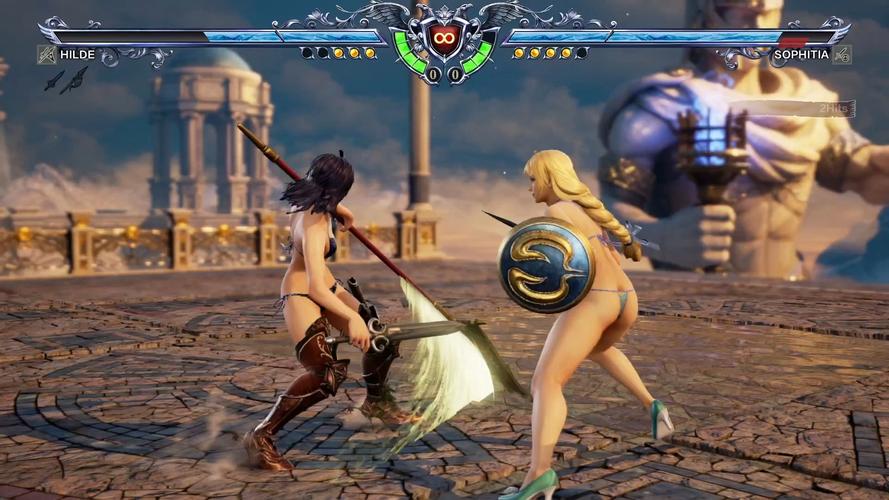The height and width of the screenshot is (500, 889).
Task: Click Sophitia's sword-and-shield style icon
Action: point(842,54)
